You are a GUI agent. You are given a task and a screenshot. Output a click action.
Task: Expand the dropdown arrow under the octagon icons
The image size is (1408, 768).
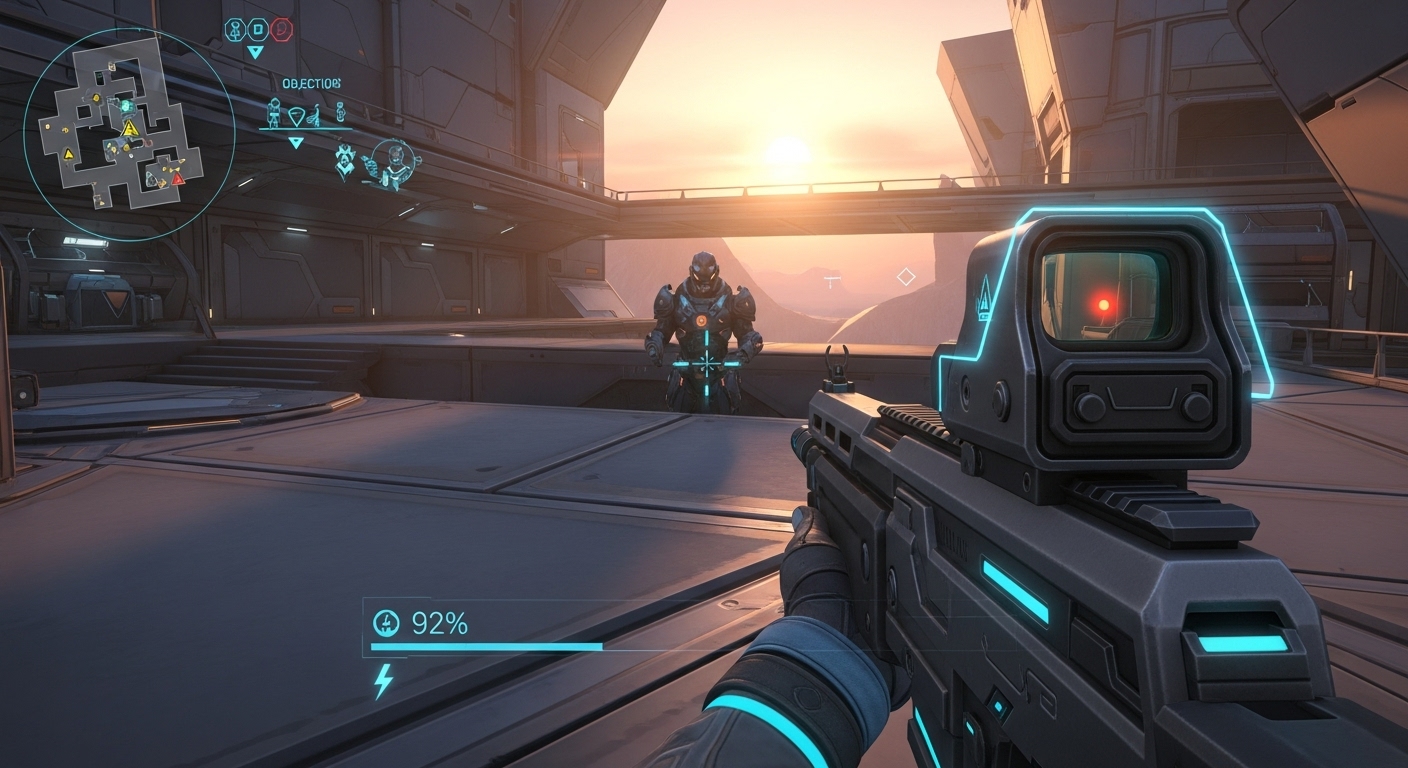pos(256,52)
